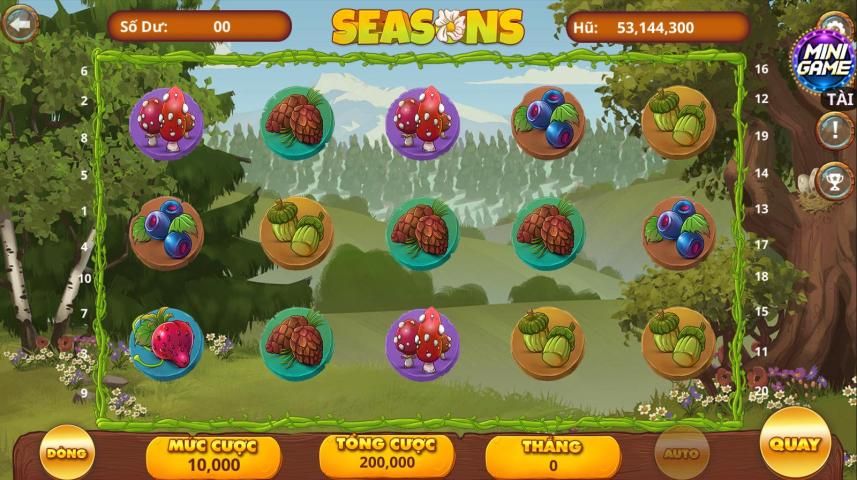Select payline number 6
Viewport: 857px width, 480px height.
point(84,71)
